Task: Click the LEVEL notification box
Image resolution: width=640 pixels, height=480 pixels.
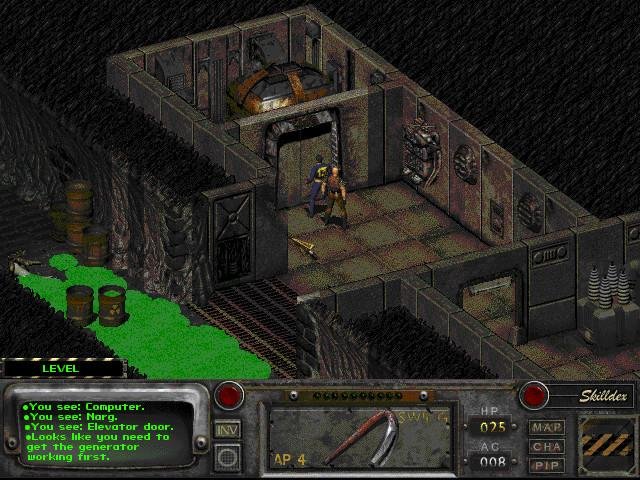Action: click(62, 368)
